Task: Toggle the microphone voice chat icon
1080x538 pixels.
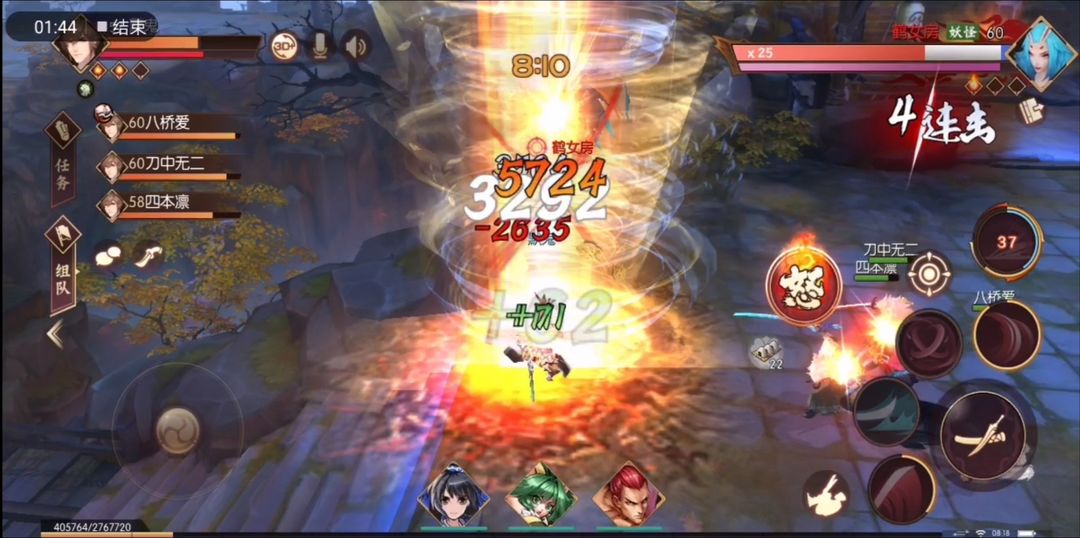Action: [x=320, y=46]
